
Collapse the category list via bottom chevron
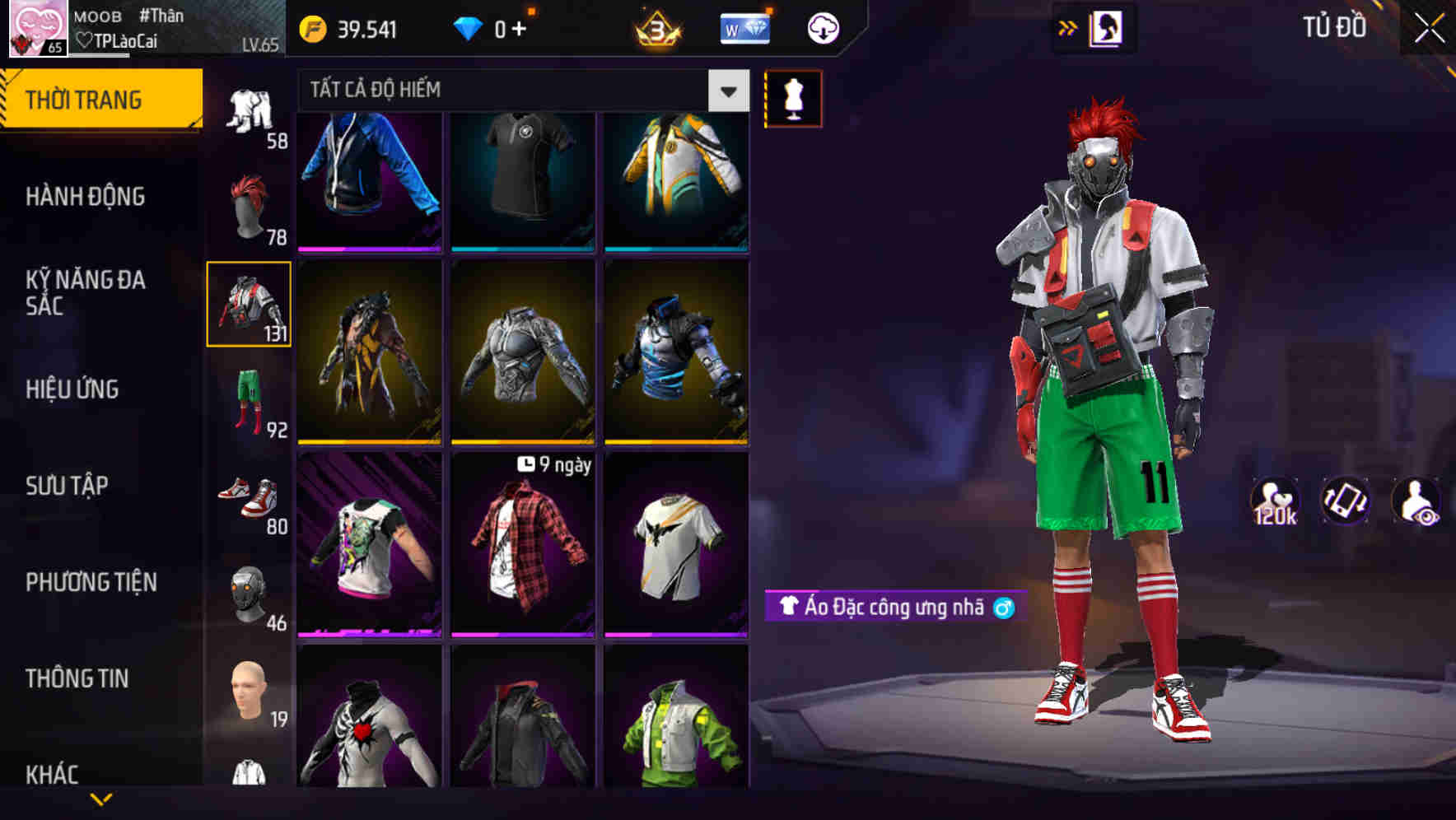(x=101, y=800)
